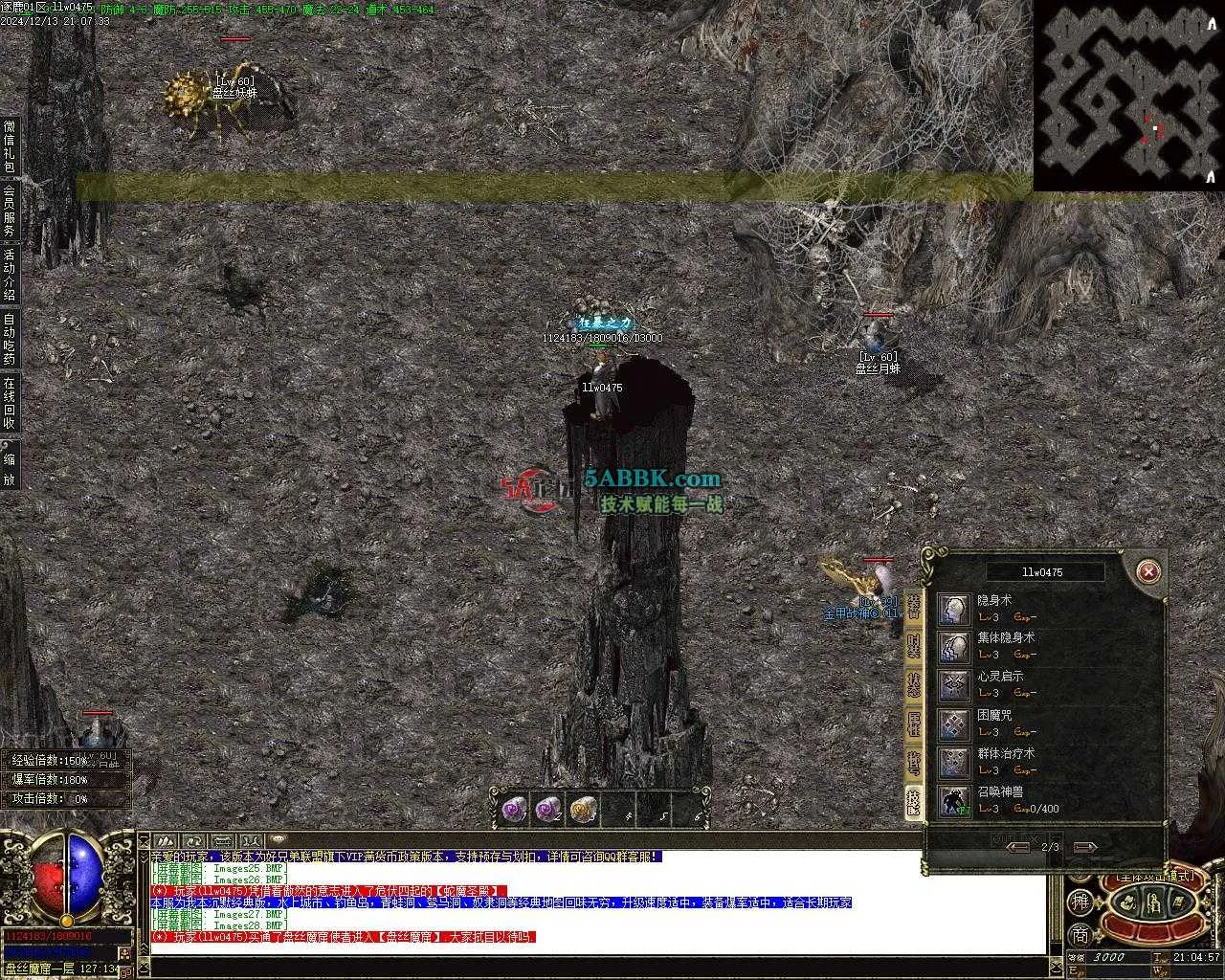Select the 心灵启示 eye skill icon
Image resolution: width=1225 pixels, height=980 pixels.
(953, 686)
